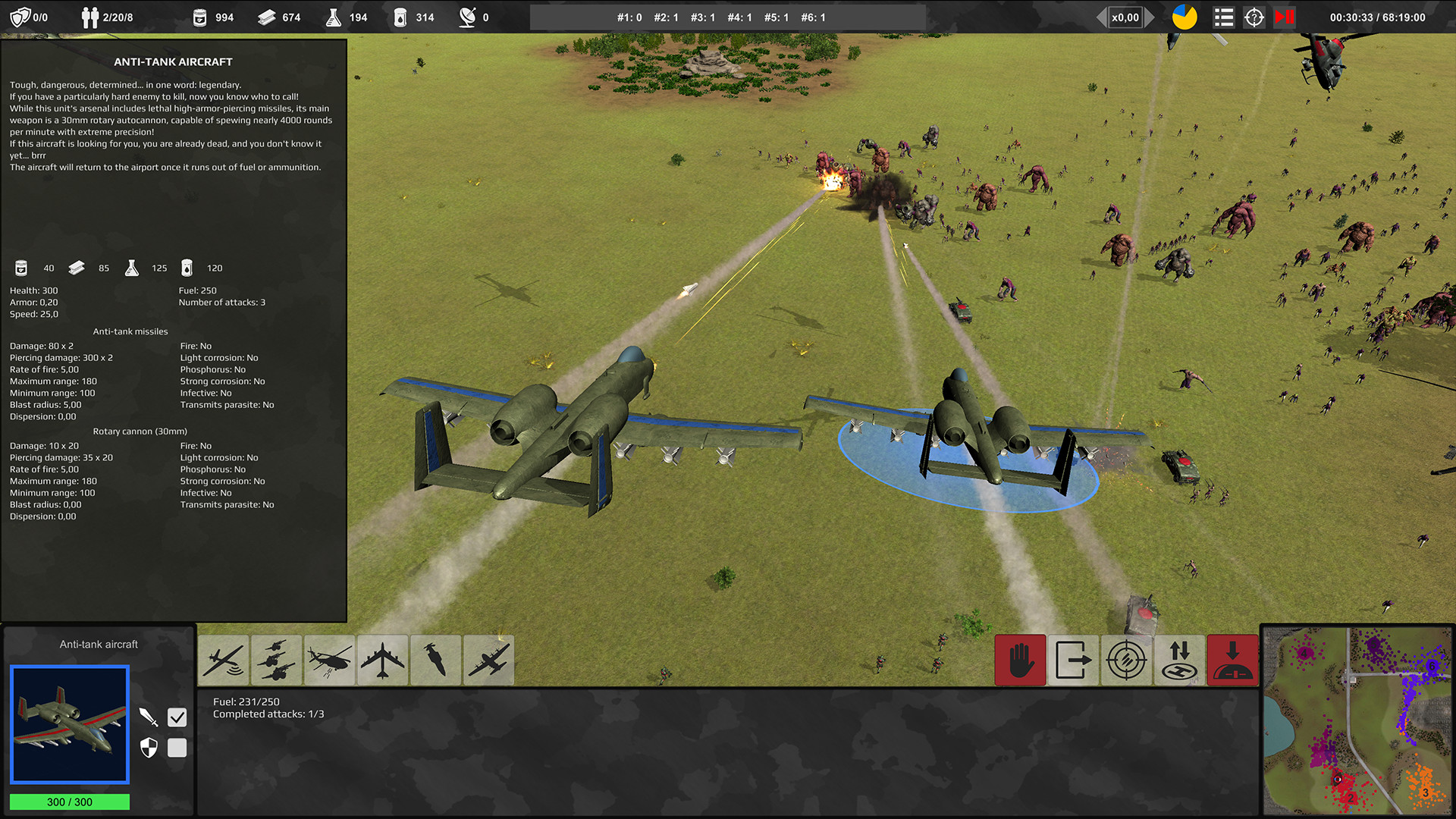The width and height of the screenshot is (1456, 819).
Task: Select the attack helicopter icon
Action: (x=329, y=660)
